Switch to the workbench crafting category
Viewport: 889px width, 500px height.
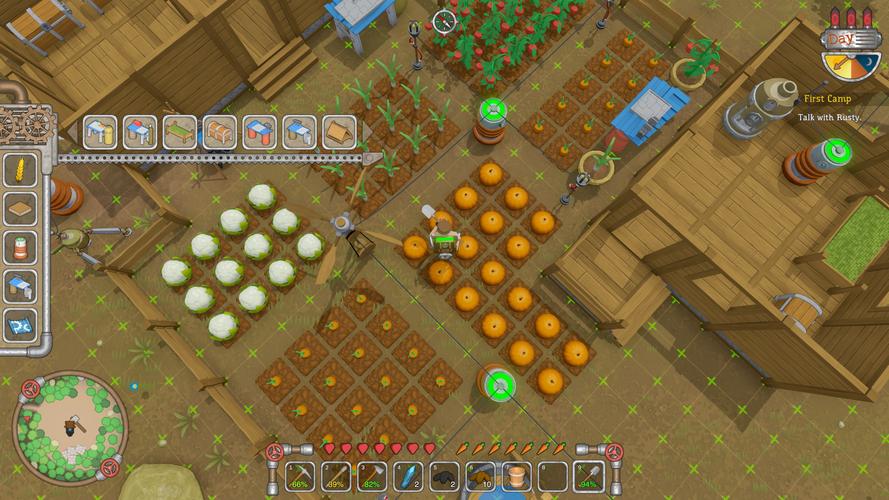point(21,286)
